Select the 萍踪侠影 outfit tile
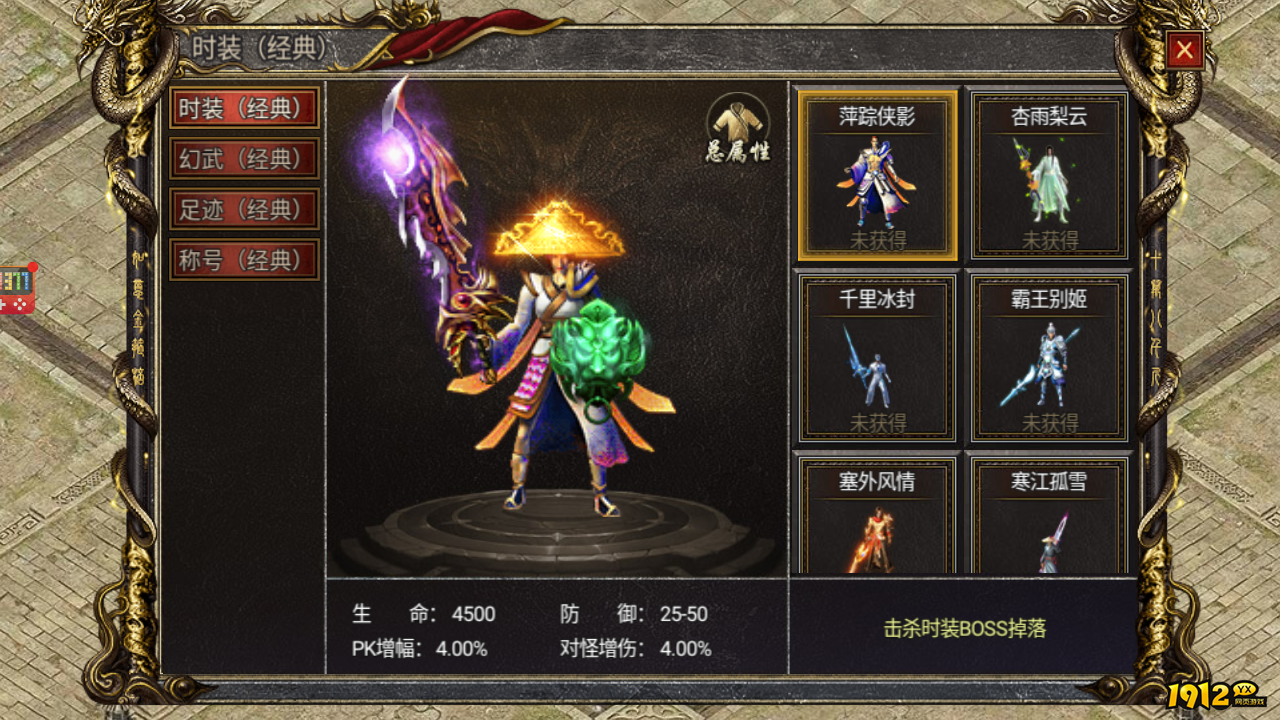Screen dimensions: 1280x720 (877, 175)
